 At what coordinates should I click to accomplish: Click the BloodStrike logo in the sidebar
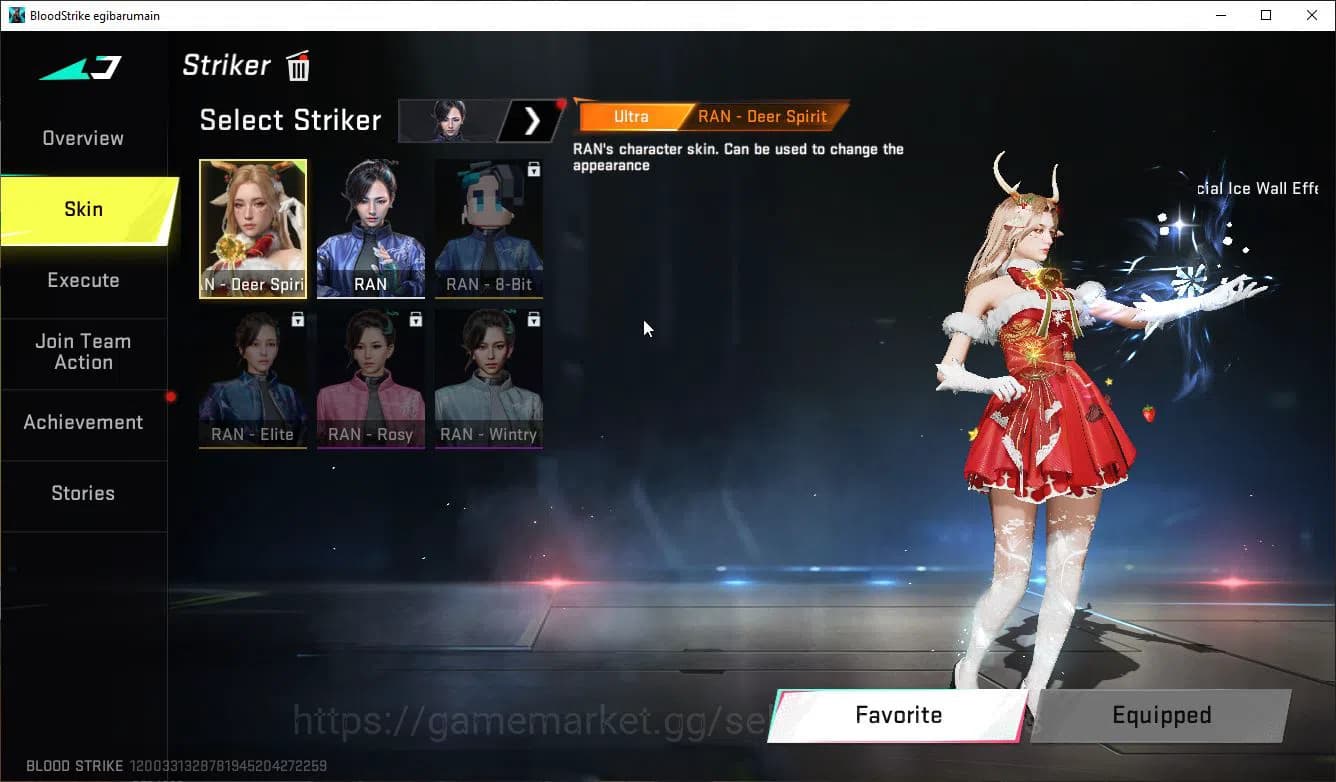(x=78, y=68)
